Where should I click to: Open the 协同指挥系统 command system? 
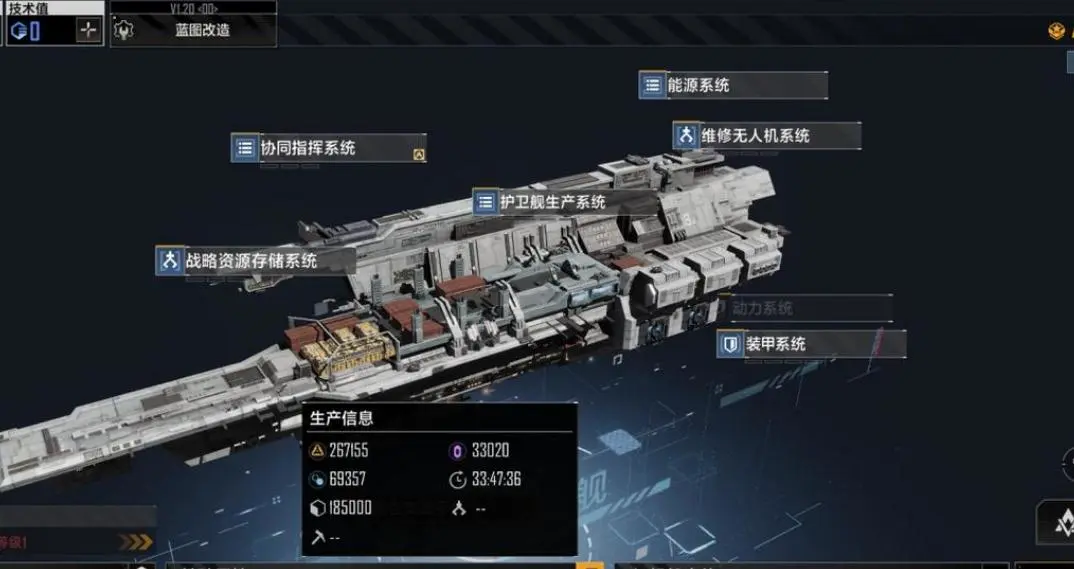(x=328, y=148)
